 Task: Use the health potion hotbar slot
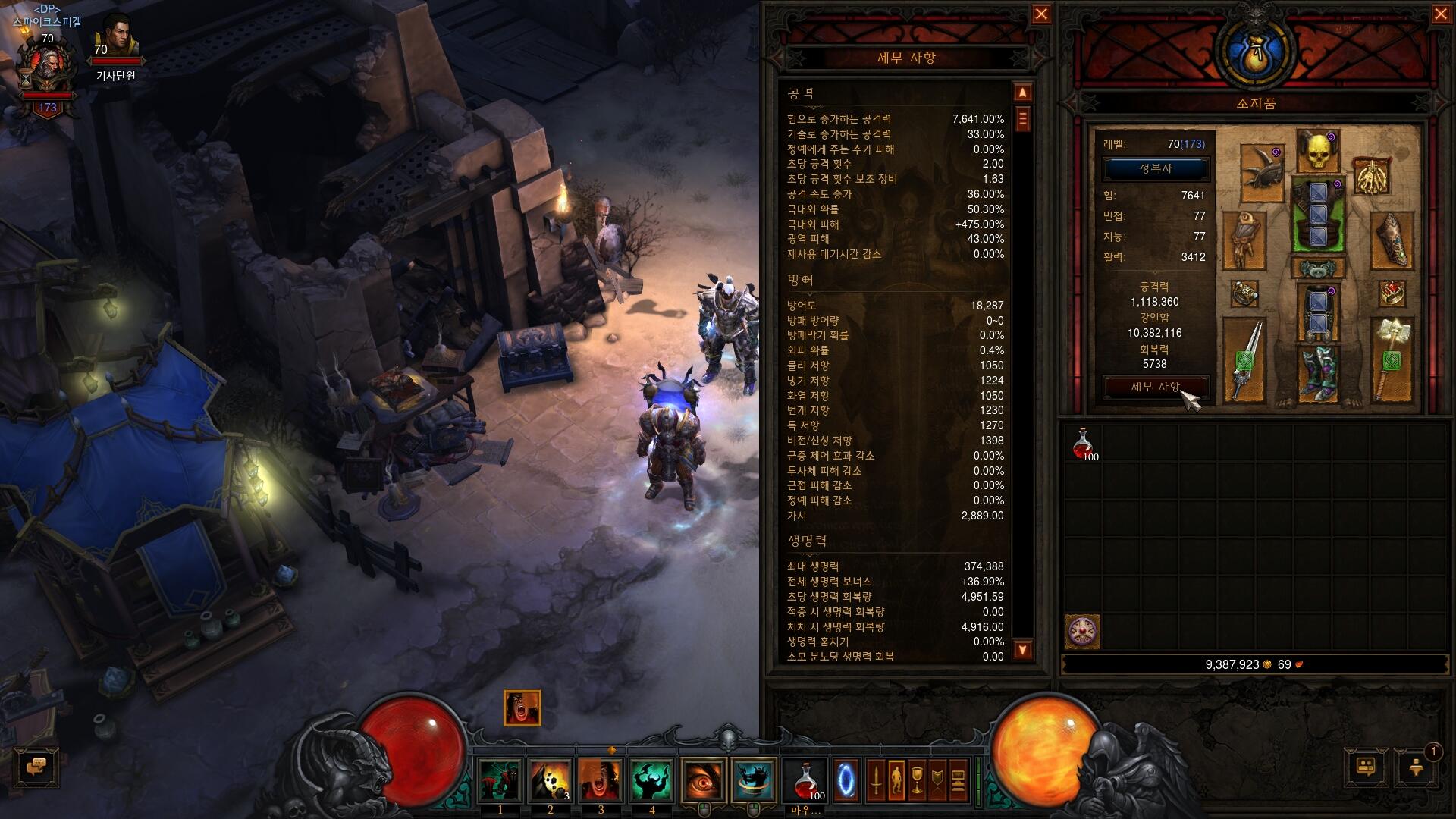click(x=806, y=780)
